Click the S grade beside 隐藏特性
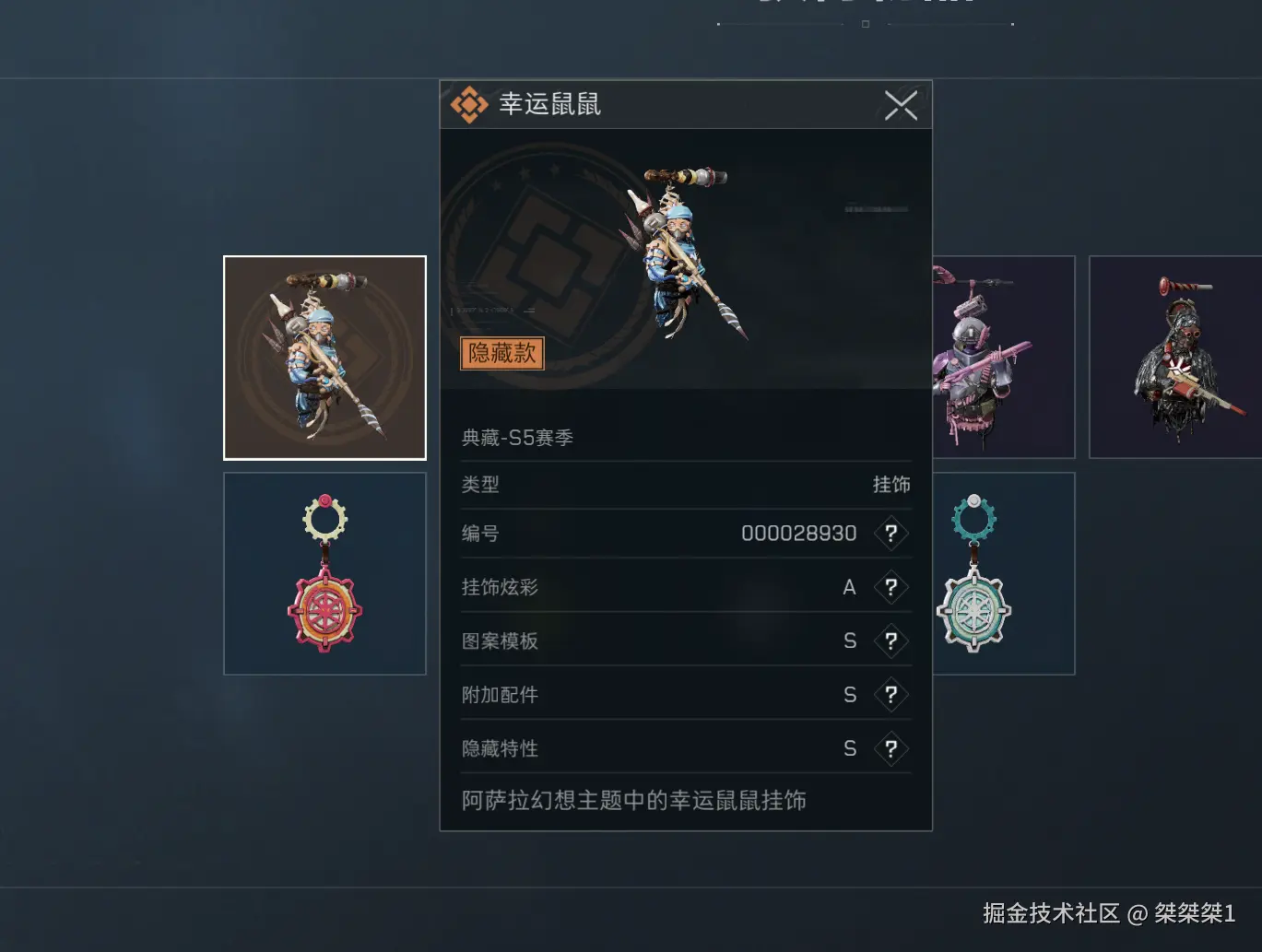Screen dimensions: 1262x952 [849, 748]
